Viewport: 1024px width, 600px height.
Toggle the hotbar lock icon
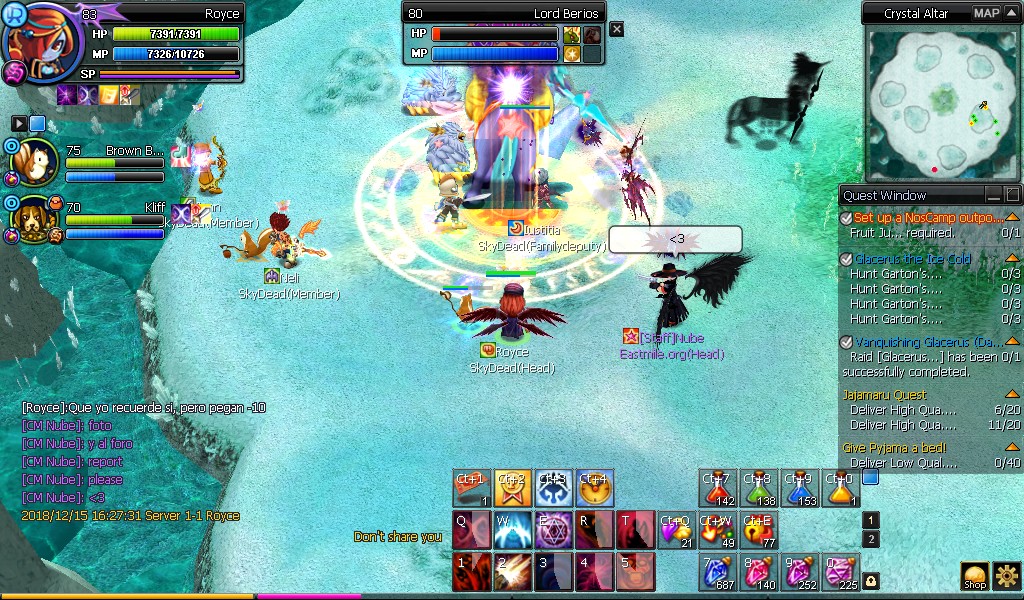click(x=871, y=579)
